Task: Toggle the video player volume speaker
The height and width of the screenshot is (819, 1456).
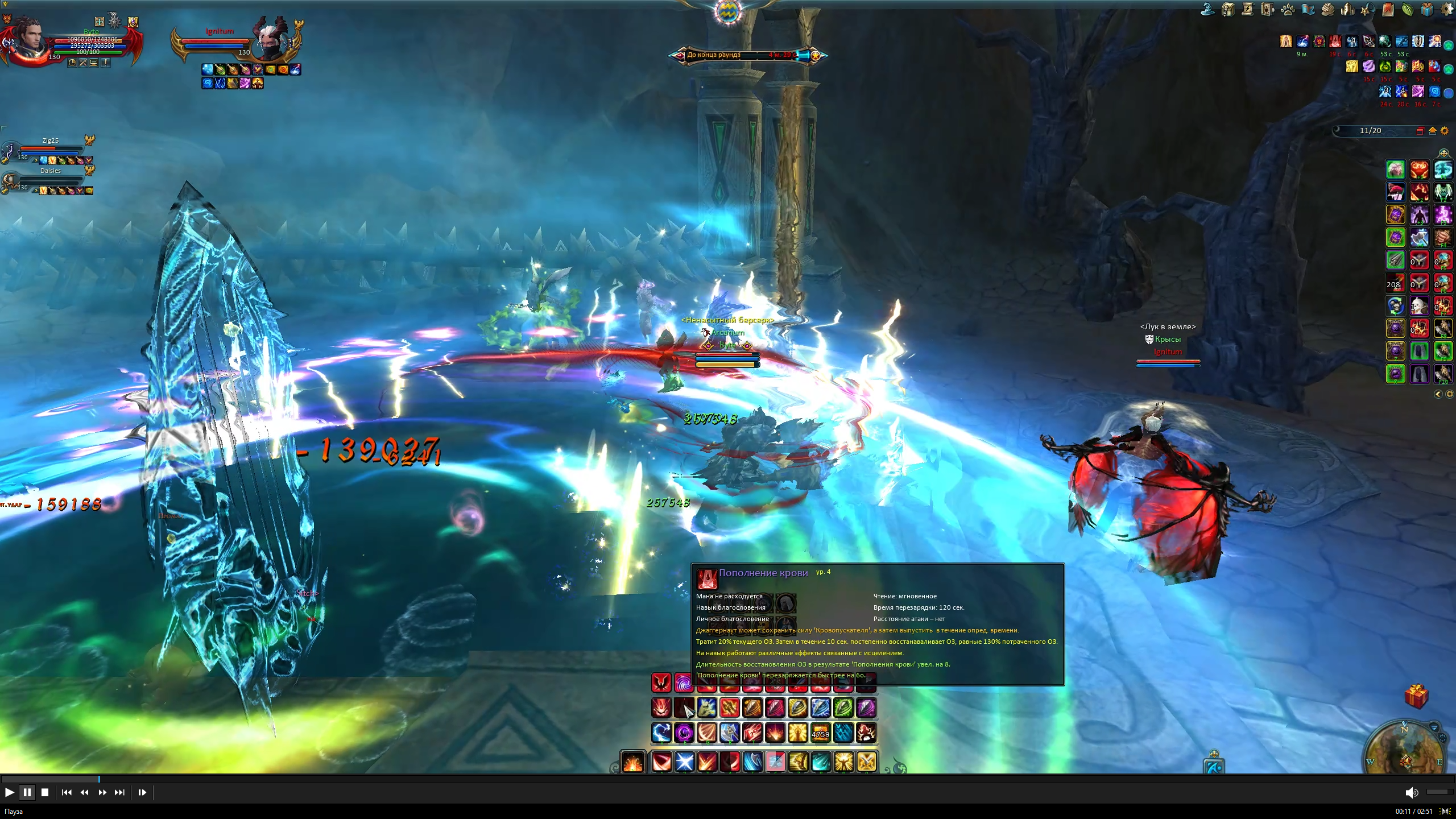Action: pos(1411,793)
